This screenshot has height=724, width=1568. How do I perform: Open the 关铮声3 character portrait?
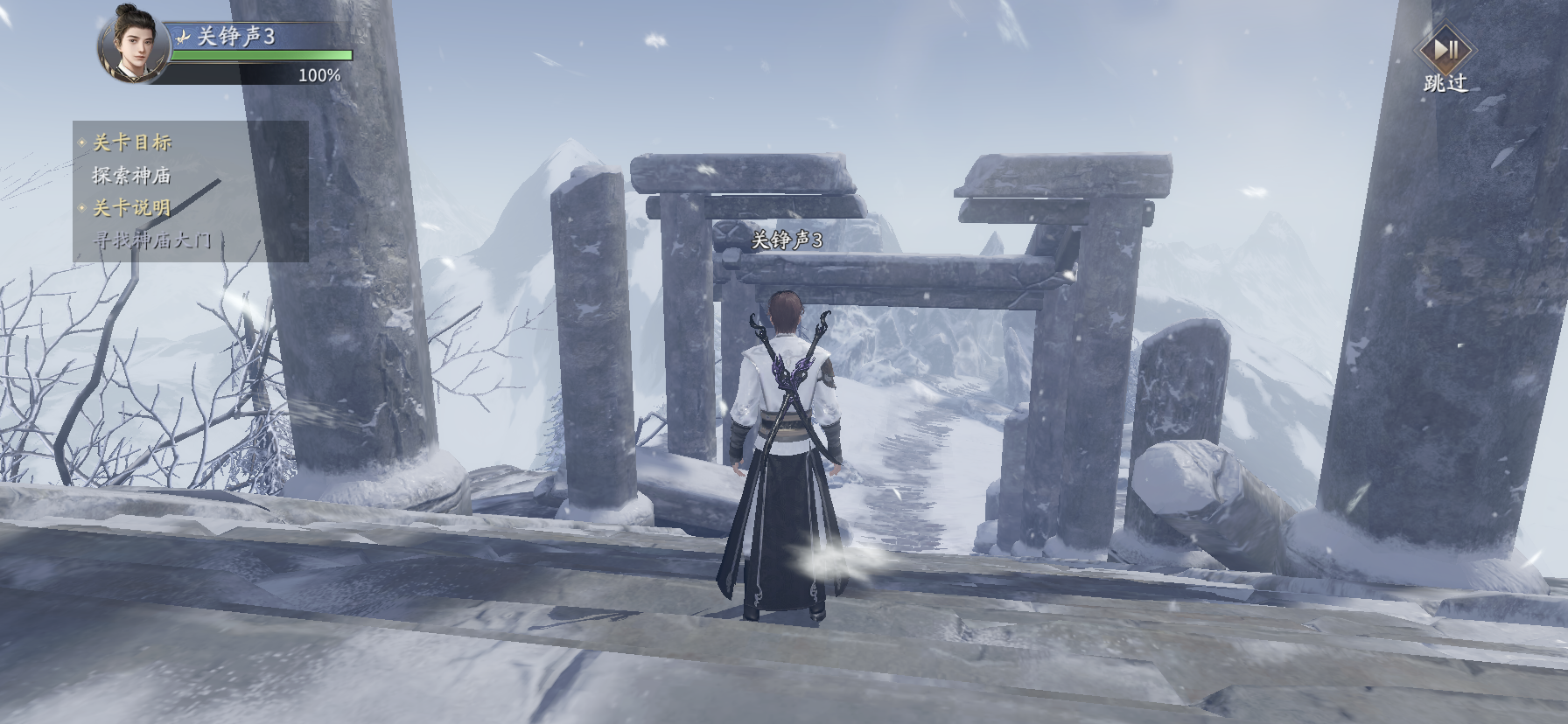click(x=132, y=44)
